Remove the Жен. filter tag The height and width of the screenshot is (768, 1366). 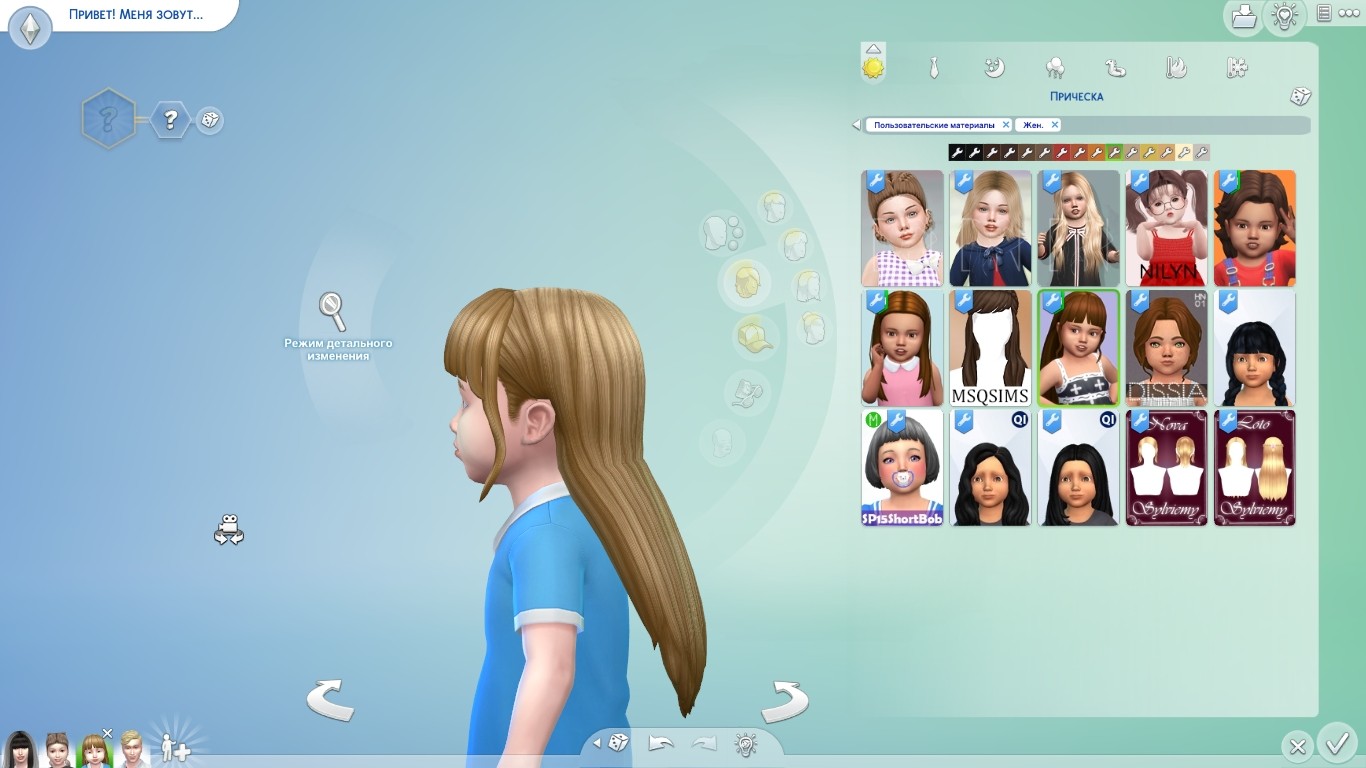1054,125
